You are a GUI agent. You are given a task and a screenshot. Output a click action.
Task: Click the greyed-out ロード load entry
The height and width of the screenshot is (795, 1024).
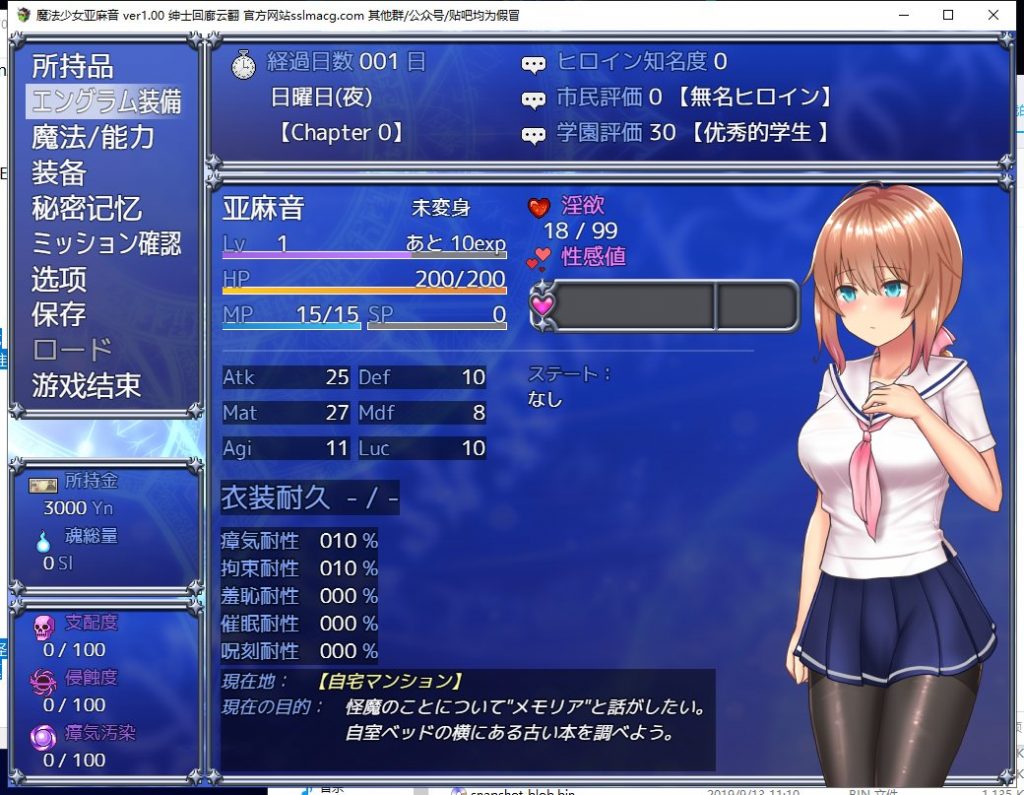tap(72, 349)
